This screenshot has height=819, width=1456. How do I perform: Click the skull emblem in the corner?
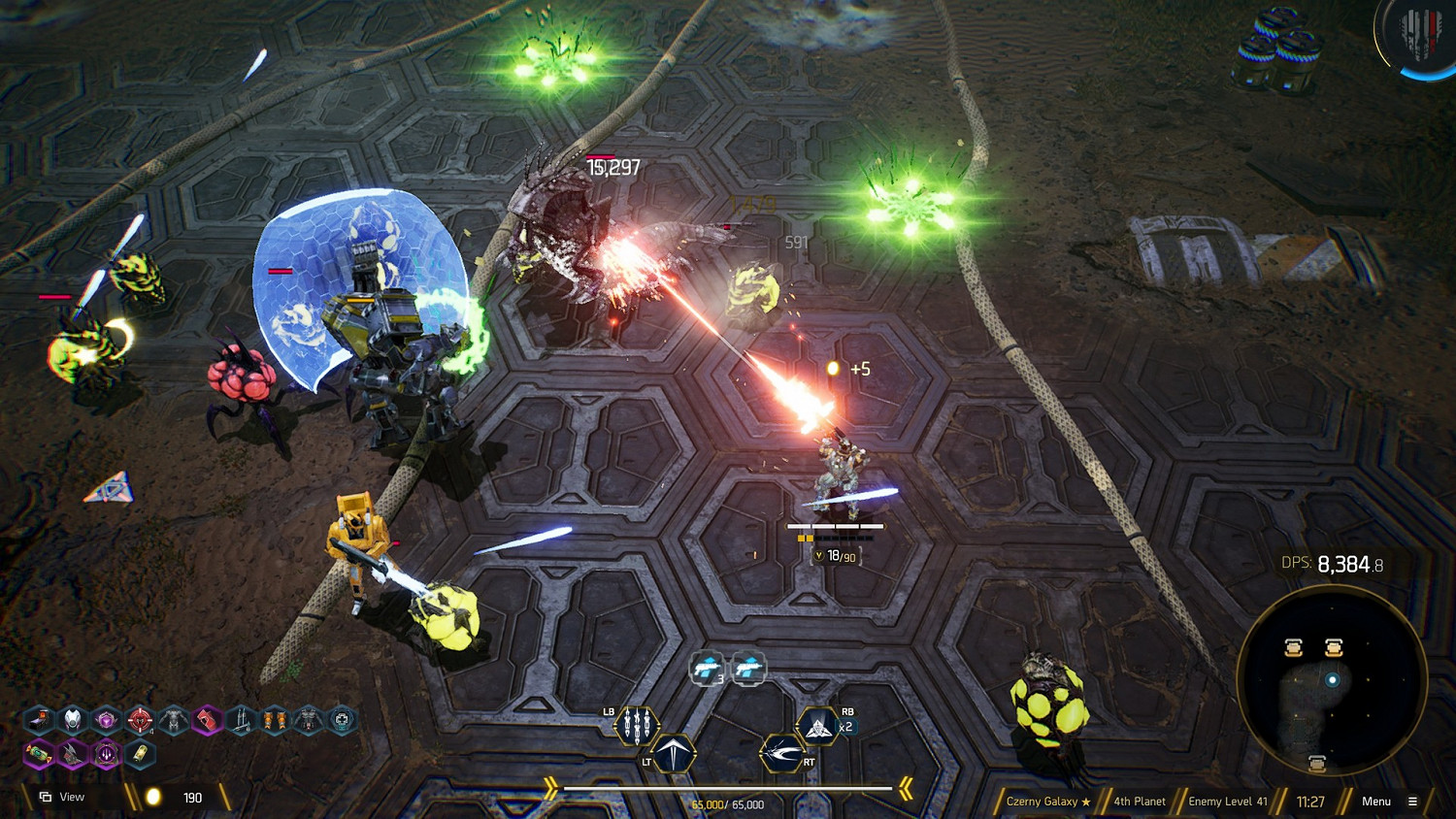coord(1419,36)
